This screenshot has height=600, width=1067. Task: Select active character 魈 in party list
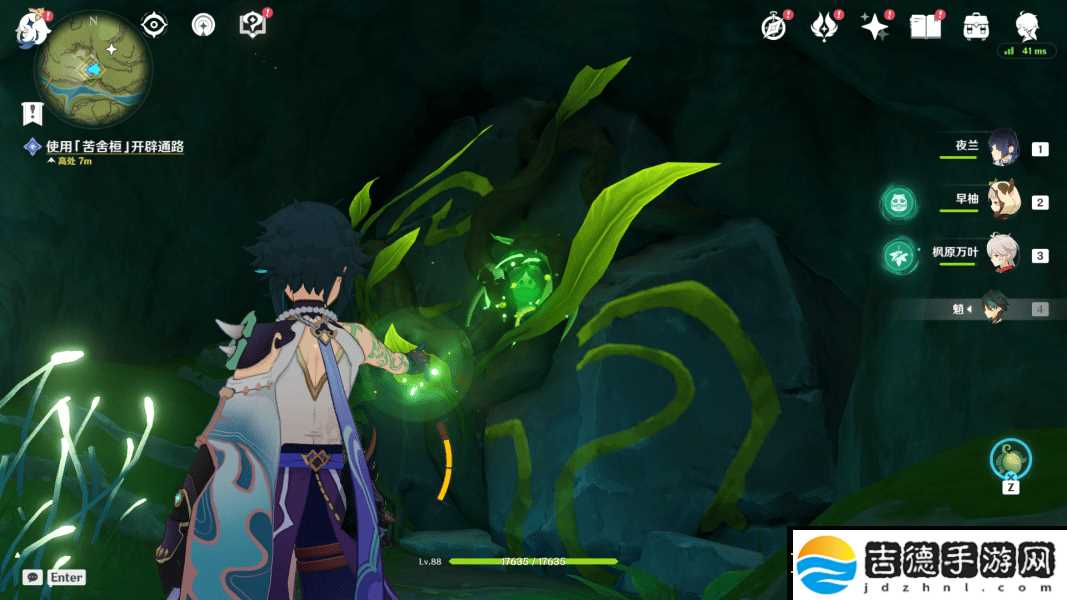click(995, 309)
